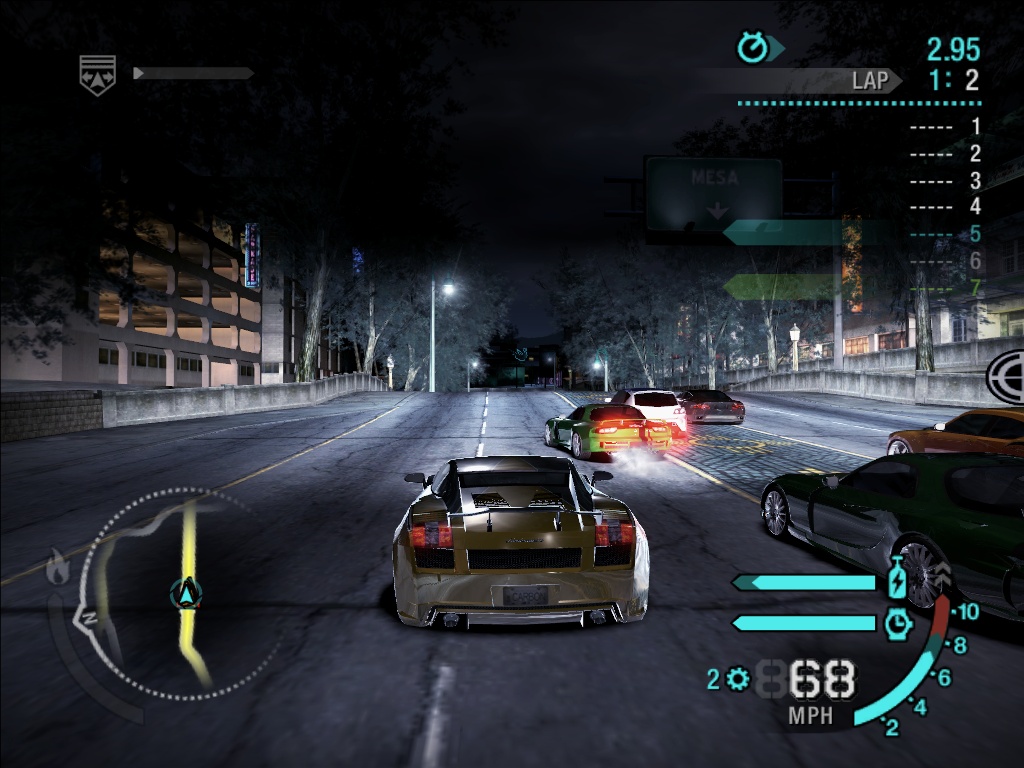This screenshot has height=768, width=1024.
Task: Open the circular minimap
Action: click(x=170, y=594)
